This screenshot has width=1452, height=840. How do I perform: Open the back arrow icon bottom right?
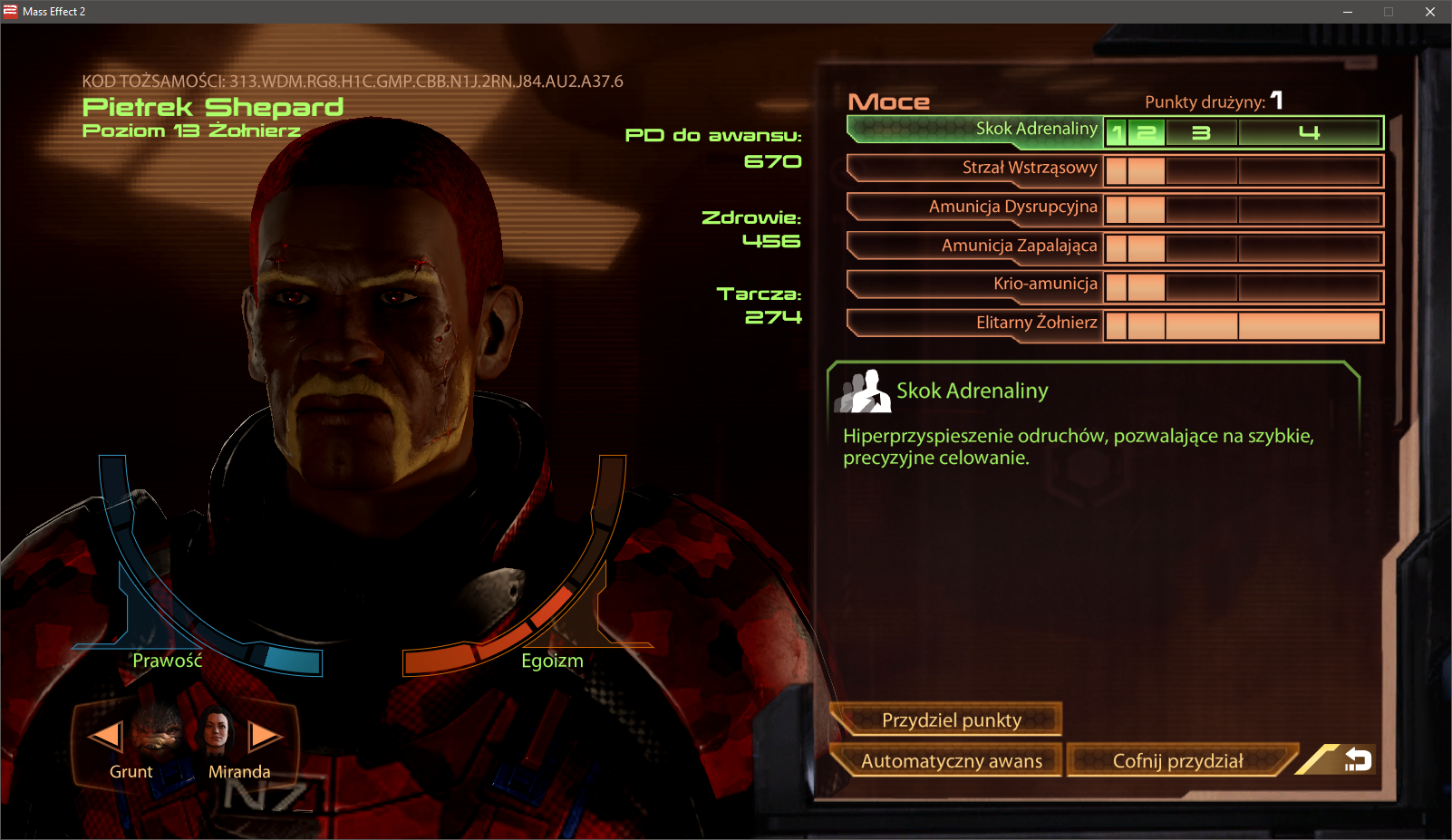point(1358,761)
